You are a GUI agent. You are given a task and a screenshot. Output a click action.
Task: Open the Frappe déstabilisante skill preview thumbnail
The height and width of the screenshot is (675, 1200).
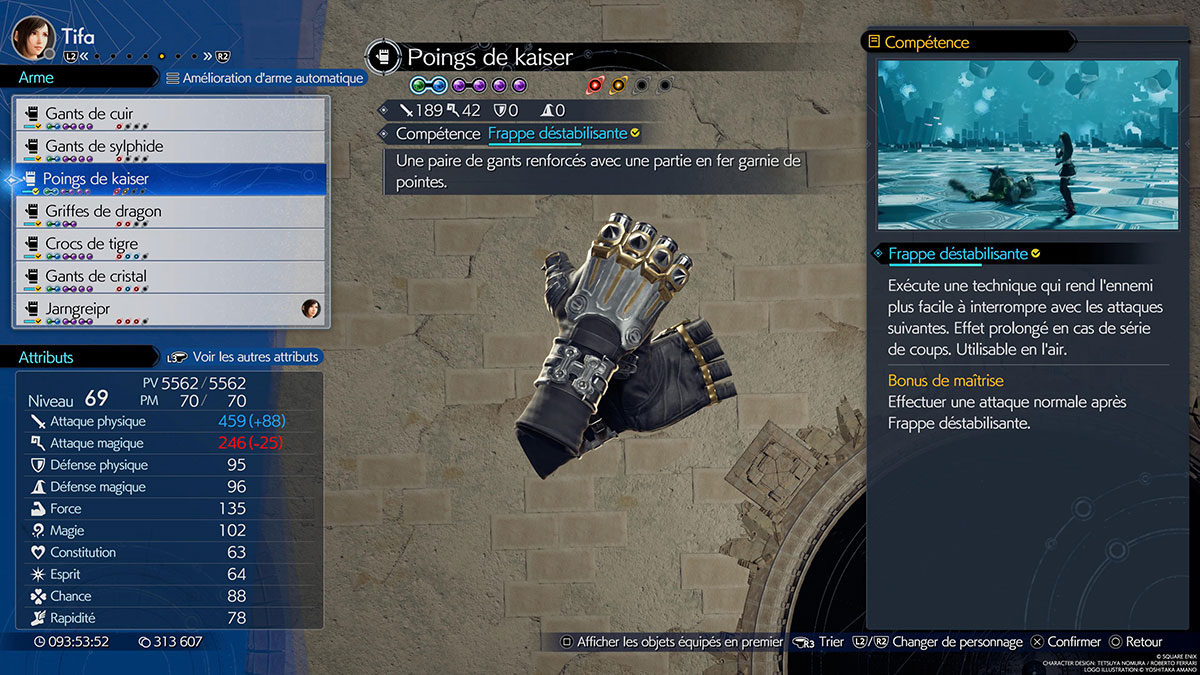click(1029, 145)
